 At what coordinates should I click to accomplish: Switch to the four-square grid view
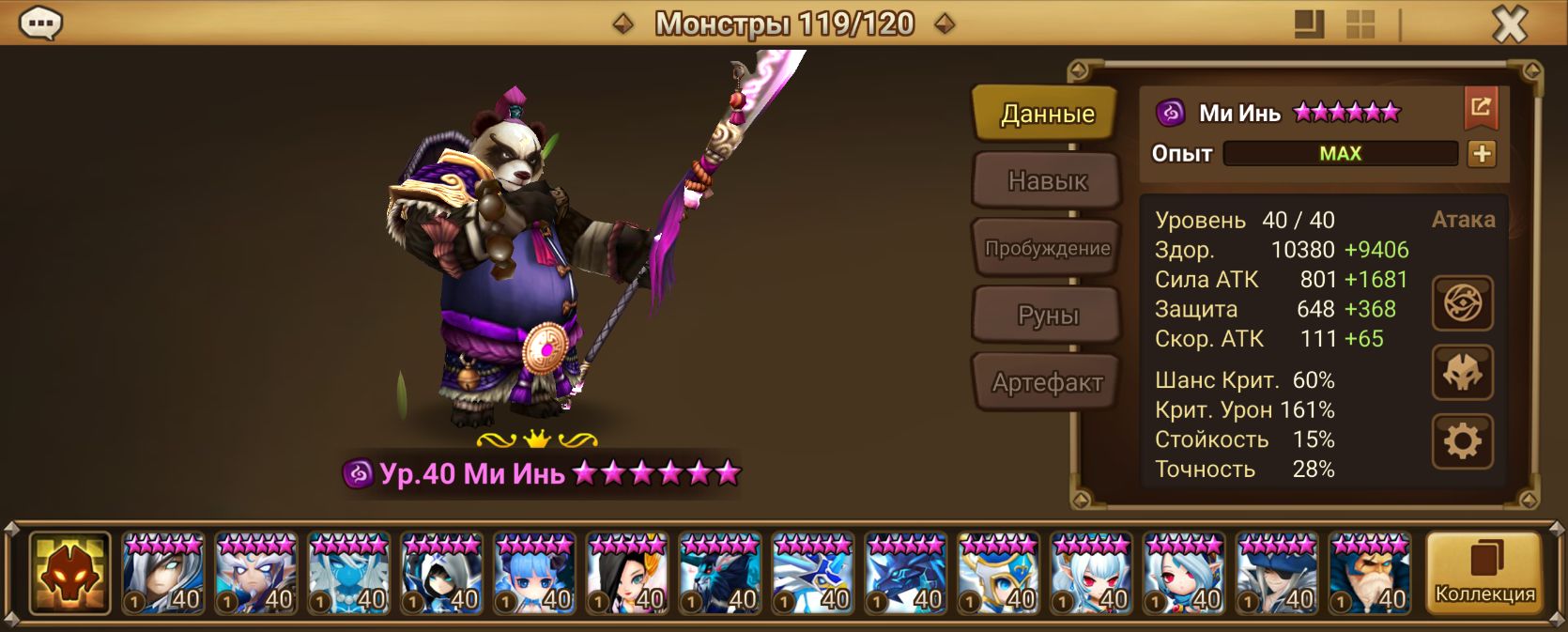(x=1360, y=24)
